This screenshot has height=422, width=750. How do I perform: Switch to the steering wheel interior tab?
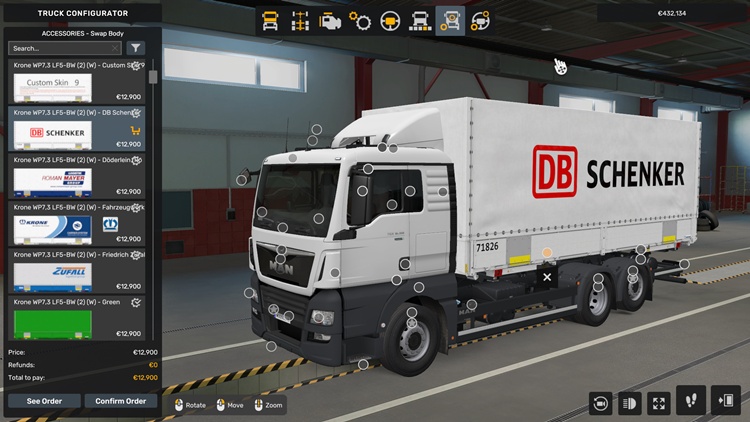pos(390,20)
